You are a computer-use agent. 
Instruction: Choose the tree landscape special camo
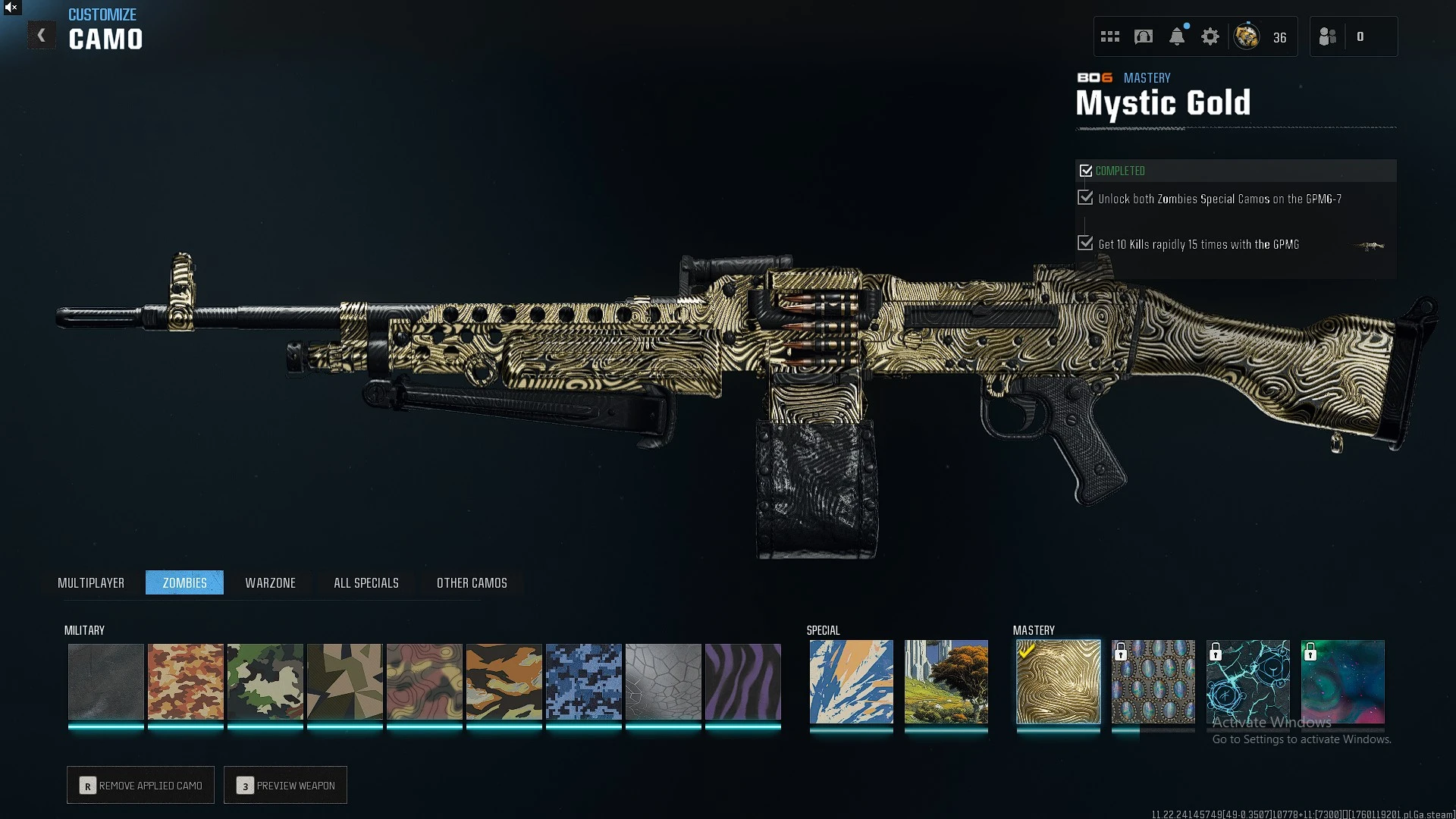[946, 681]
